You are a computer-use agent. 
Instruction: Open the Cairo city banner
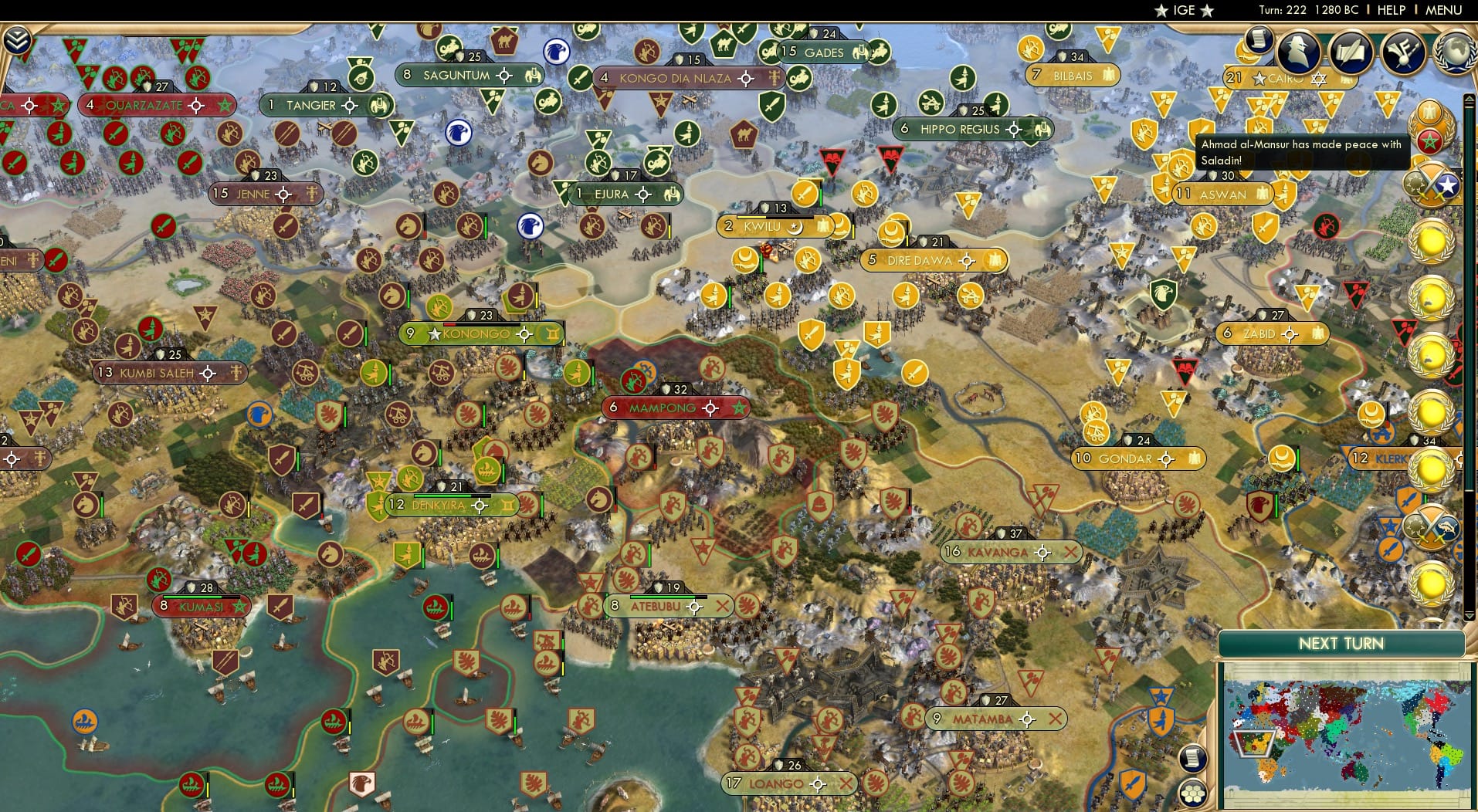1288,78
